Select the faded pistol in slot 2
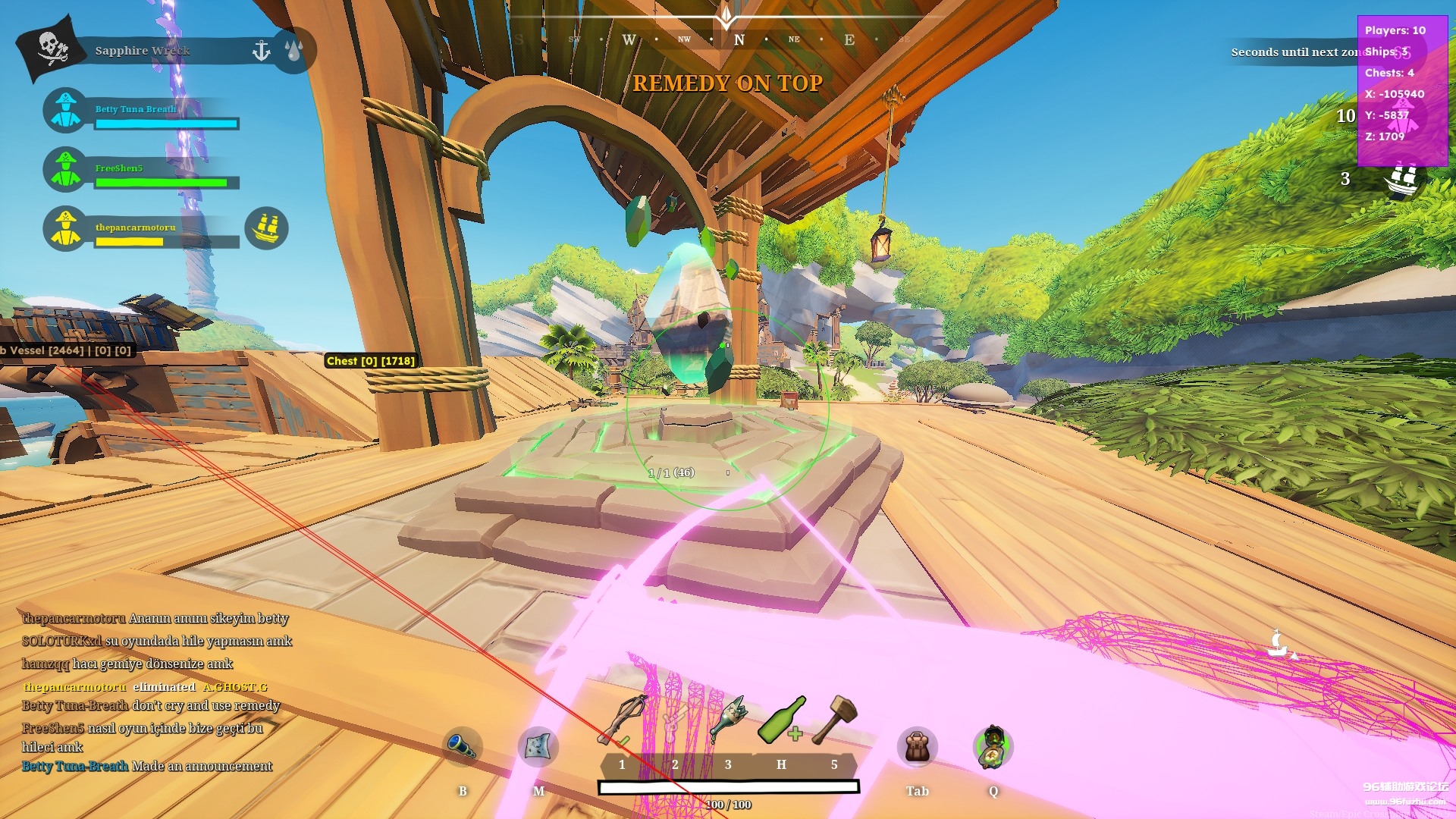 point(673,722)
